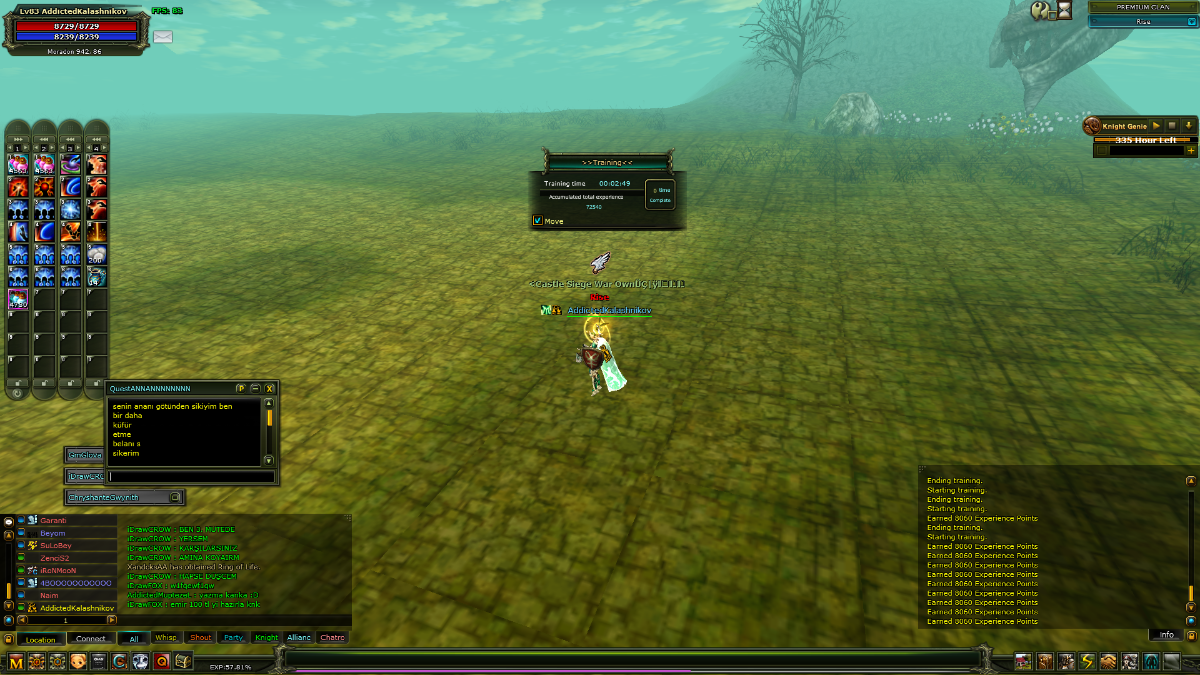
Task: Switch to the Whisper chat tab
Action: pyautogui.click(x=166, y=638)
